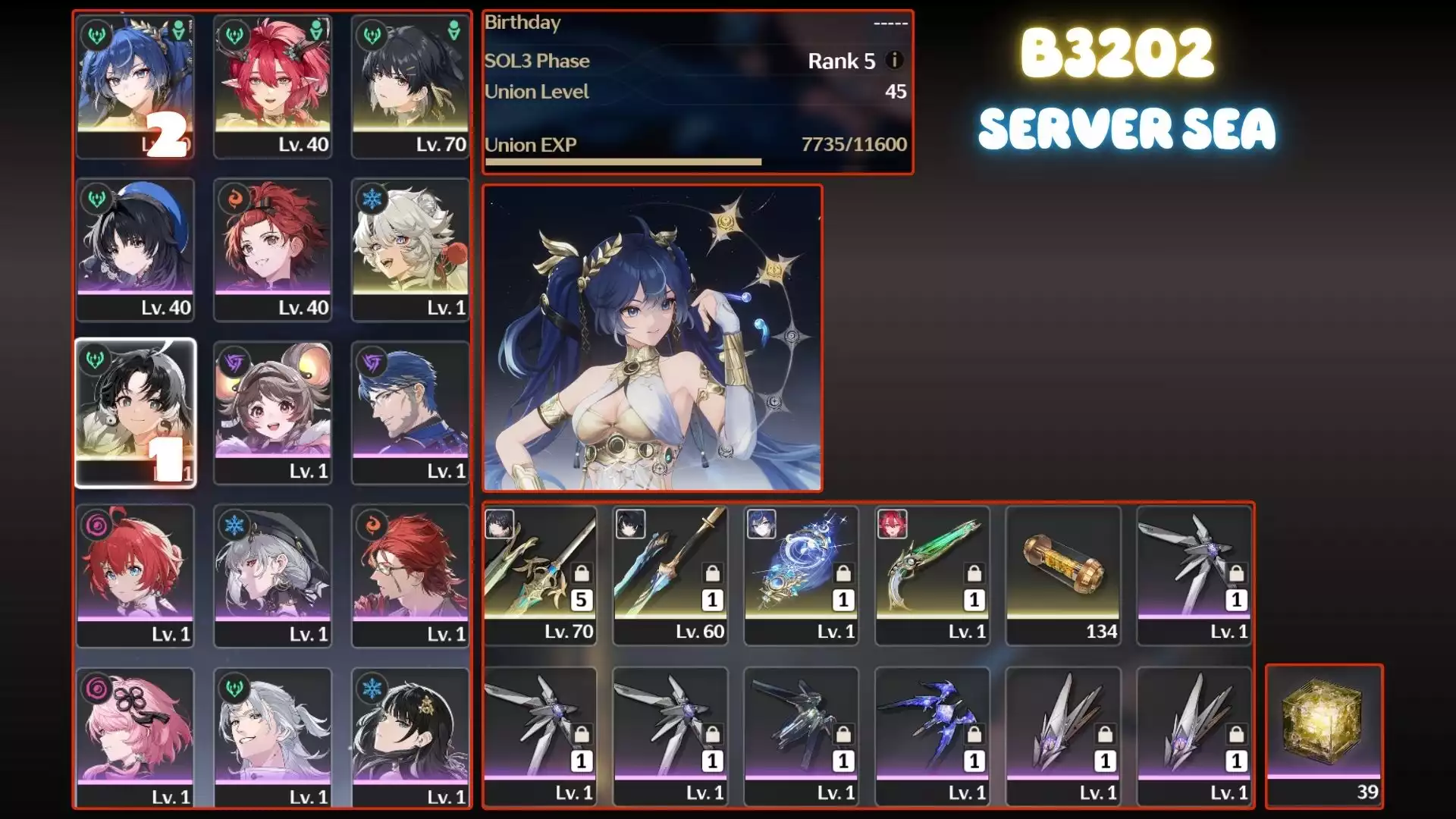Select the red-haired girl with blue eyes
This screenshot has height=819, width=1456.
pos(136,575)
